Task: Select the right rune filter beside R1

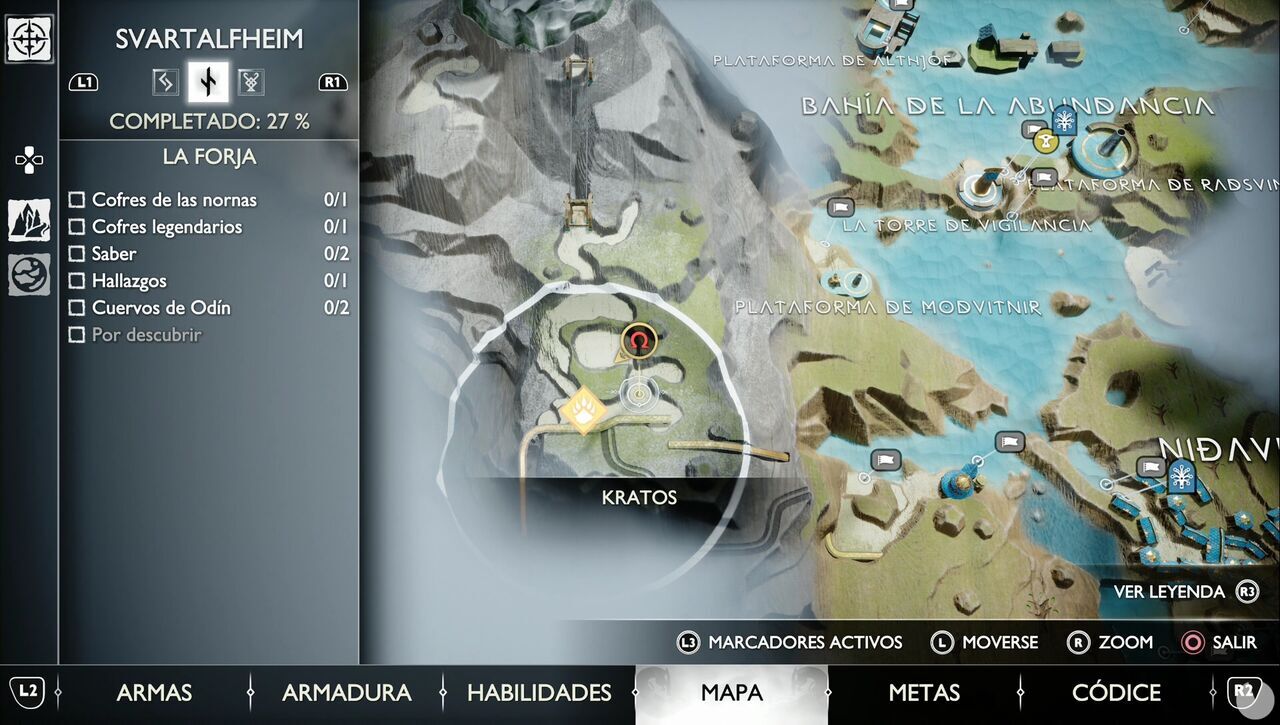Action: (251, 82)
